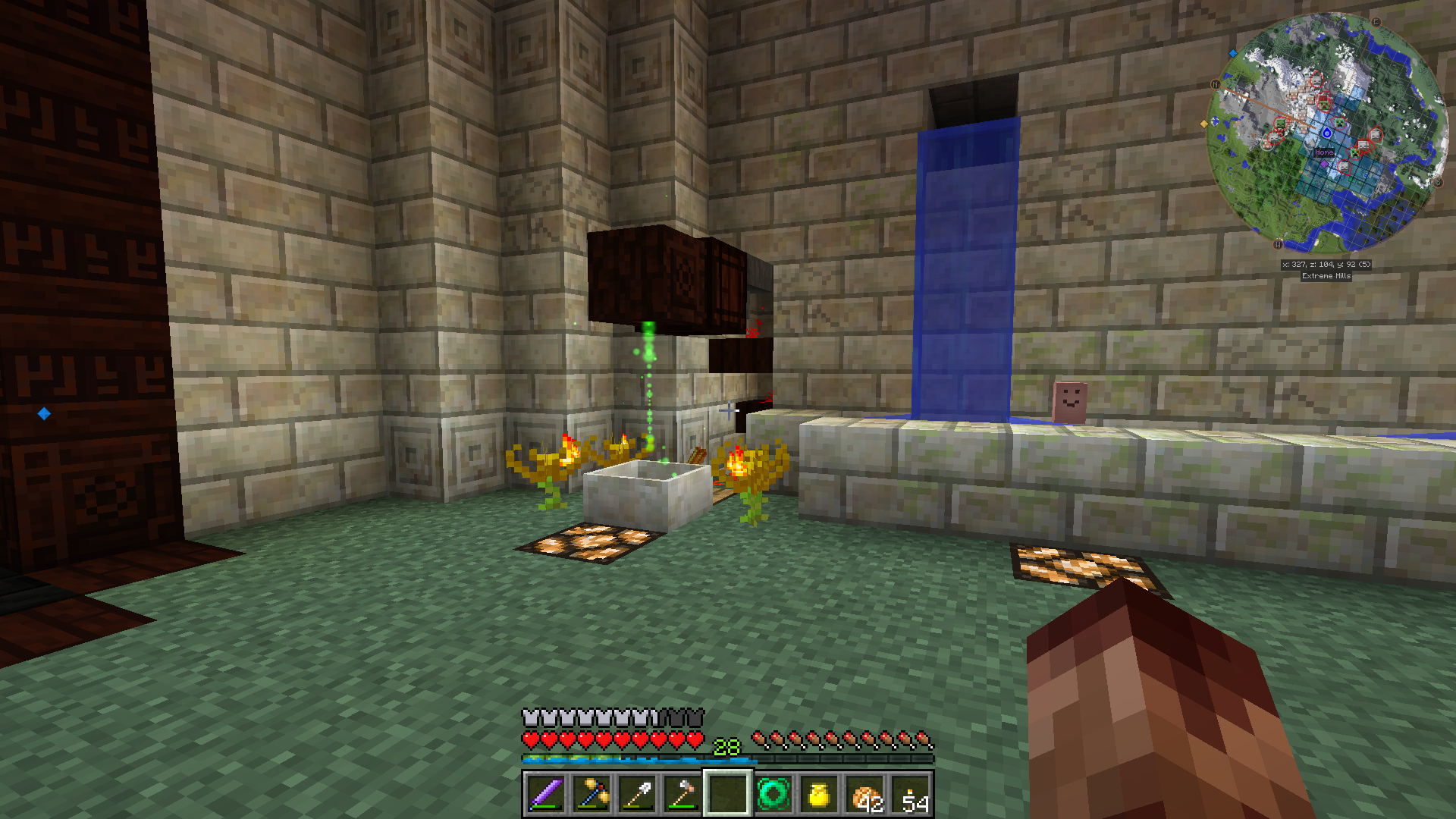Select the green ring hotbar slot
The image size is (1456, 819).
click(x=773, y=794)
